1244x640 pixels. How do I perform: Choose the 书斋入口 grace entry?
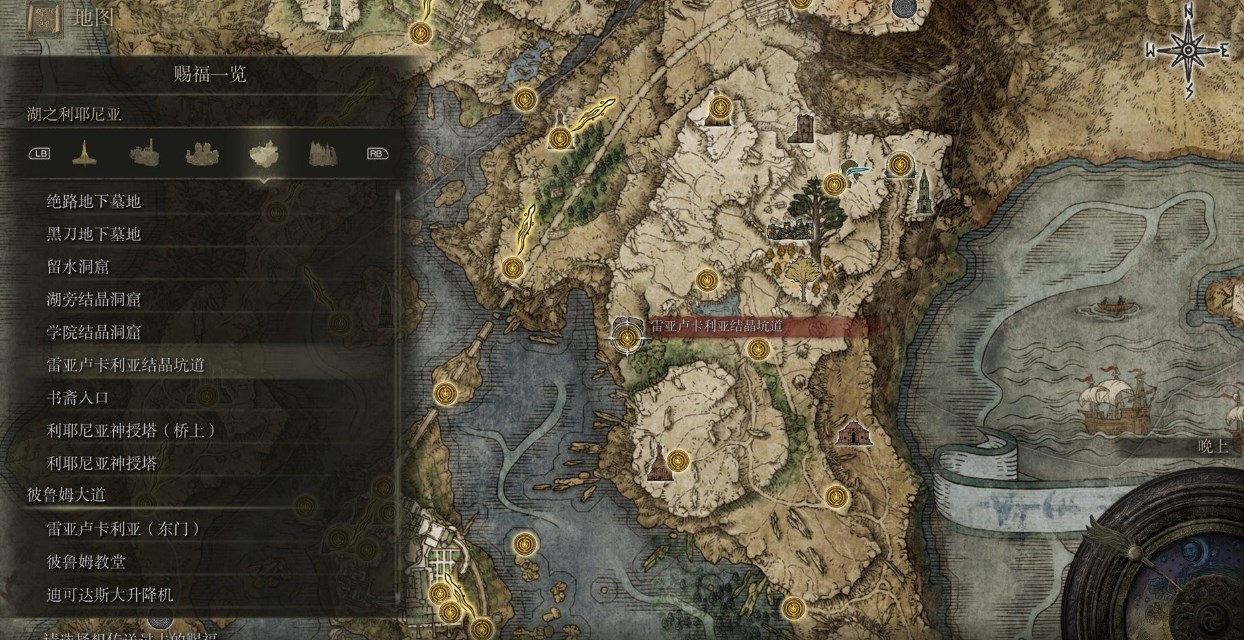click(x=78, y=397)
